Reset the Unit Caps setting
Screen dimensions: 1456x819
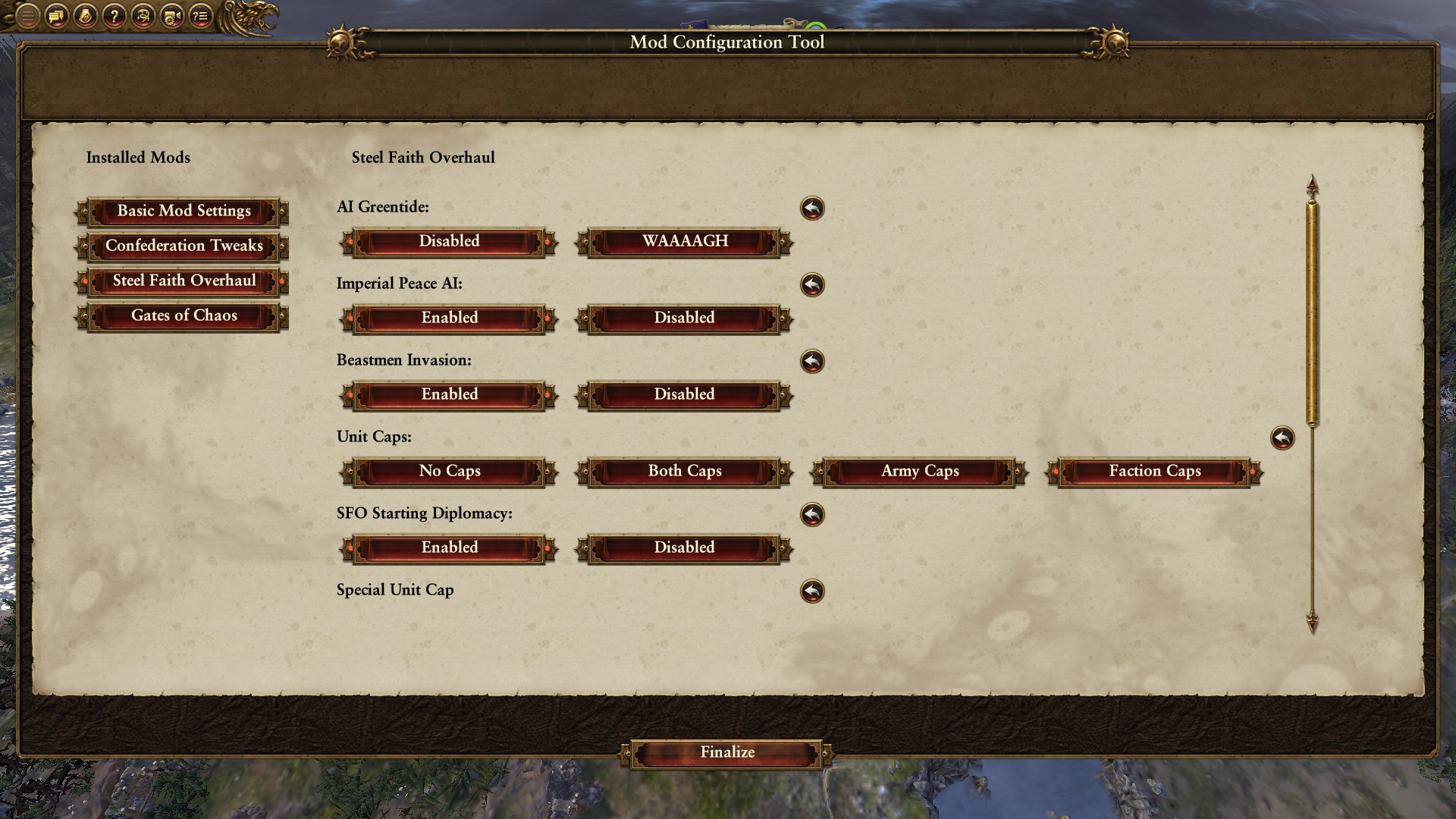(1282, 438)
